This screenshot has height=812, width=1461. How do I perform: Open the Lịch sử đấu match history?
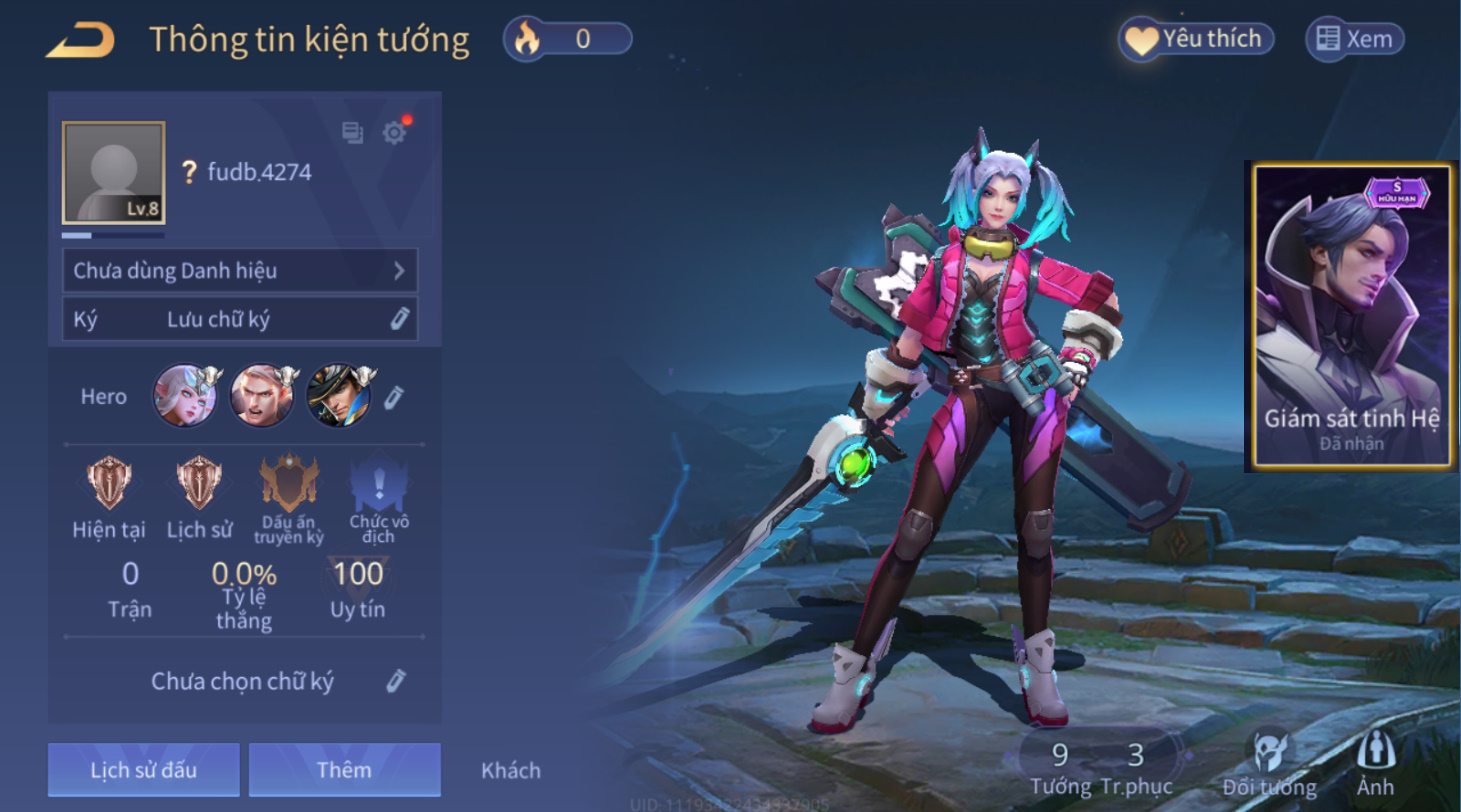[144, 769]
